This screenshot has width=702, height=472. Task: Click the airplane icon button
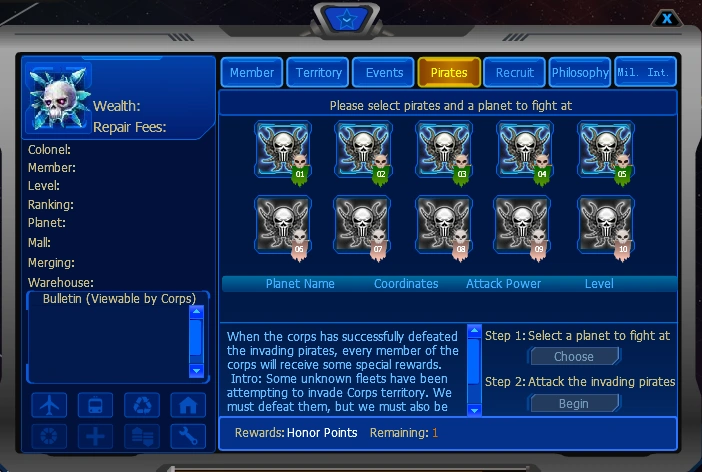point(49,405)
